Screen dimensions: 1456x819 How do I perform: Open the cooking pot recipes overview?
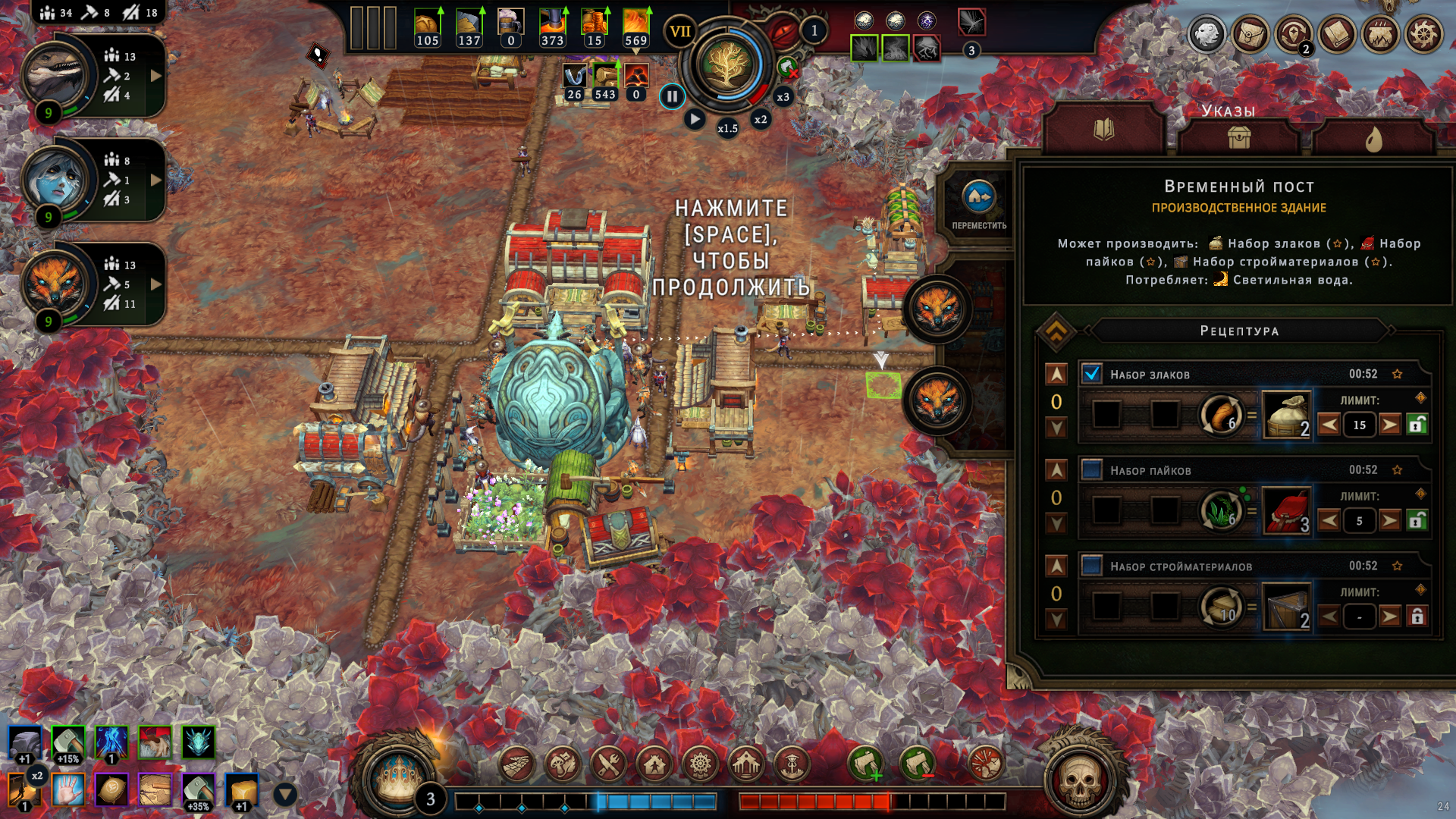[x=1380, y=34]
